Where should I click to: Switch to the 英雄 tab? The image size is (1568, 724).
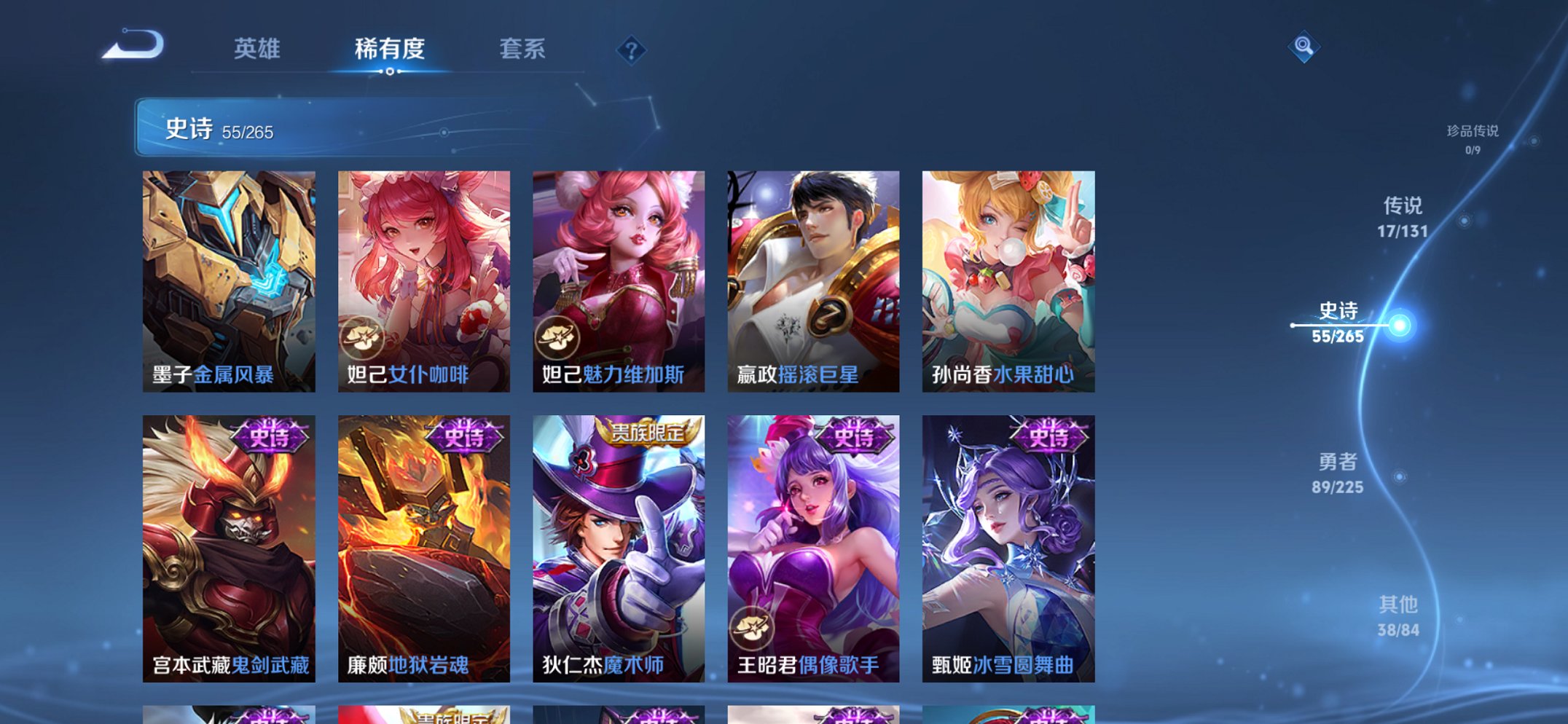pos(257,50)
